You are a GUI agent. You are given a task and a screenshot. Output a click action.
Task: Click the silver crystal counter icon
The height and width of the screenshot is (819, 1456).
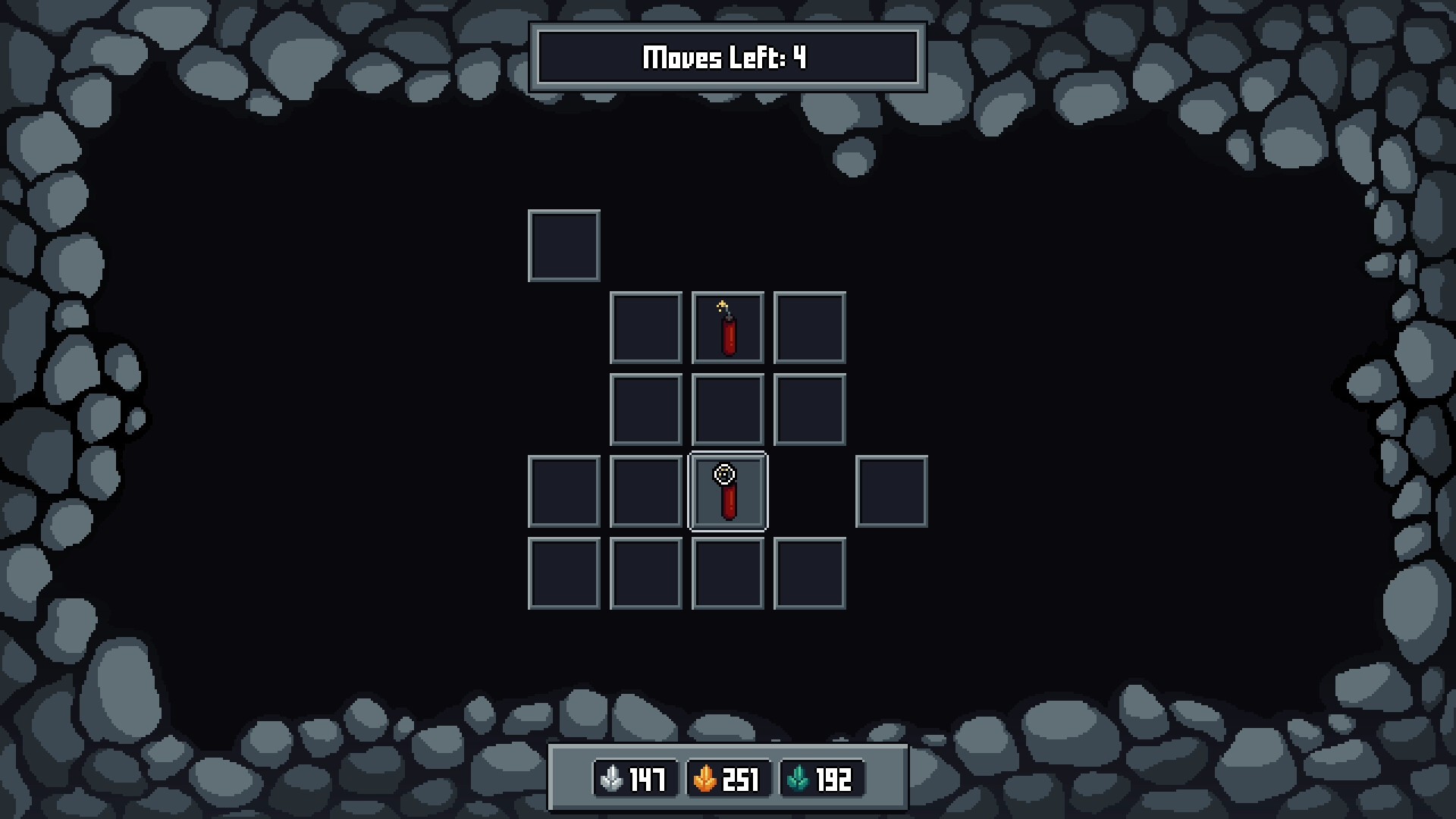point(611,777)
